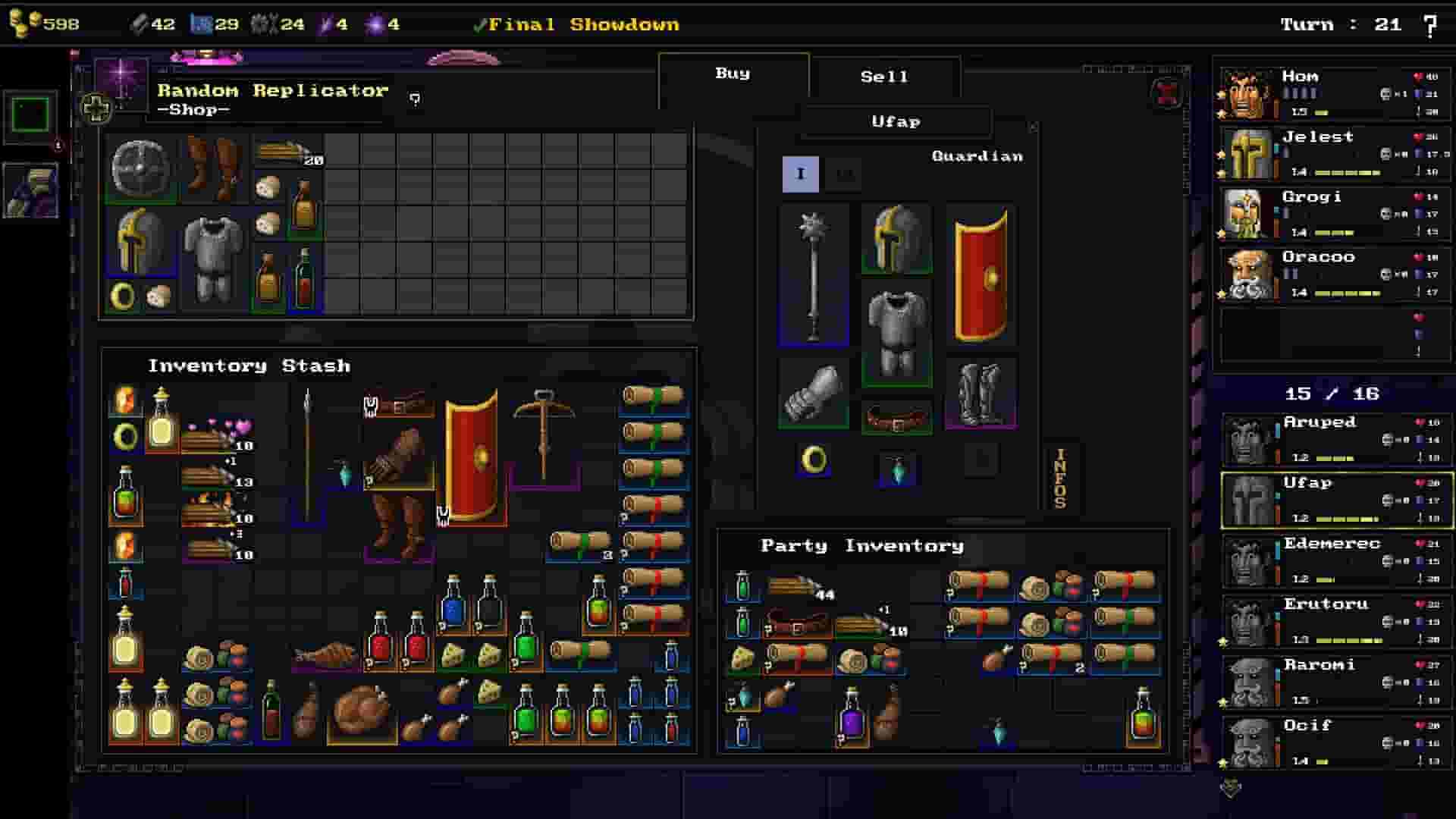Switch to Ufap's equipment set II
The height and width of the screenshot is (819, 1456).
coord(842,173)
